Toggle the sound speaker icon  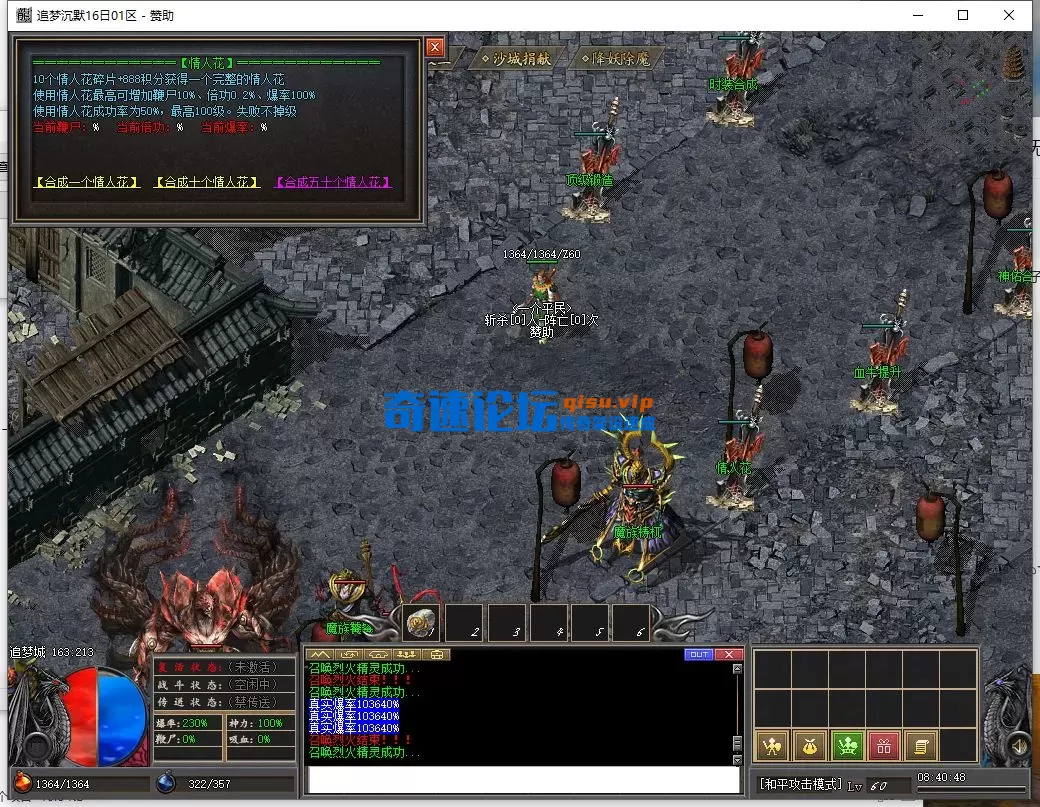click(x=1017, y=746)
